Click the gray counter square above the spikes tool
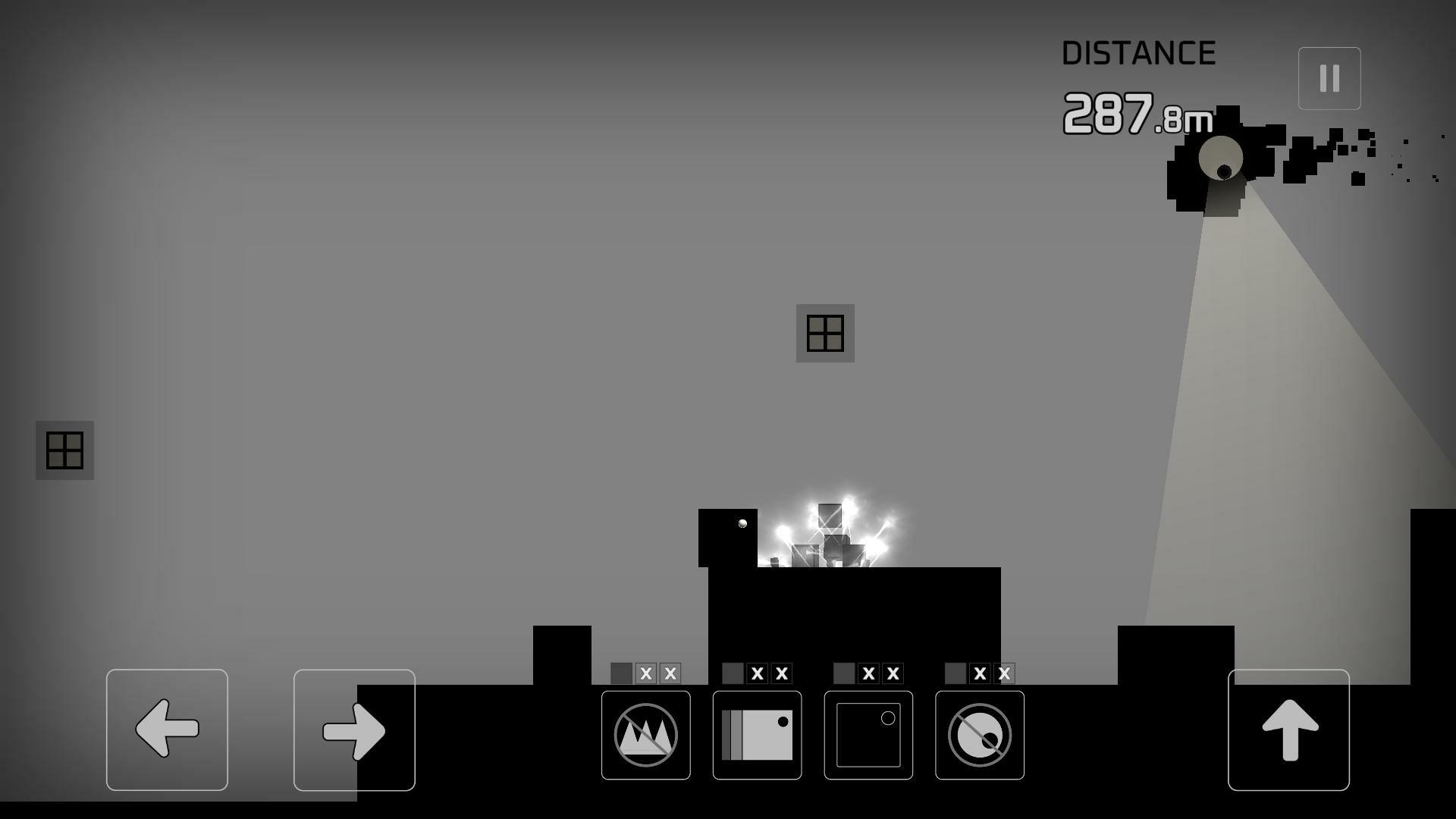The width and height of the screenshot is (1456, 819). [x=622, y=672]
